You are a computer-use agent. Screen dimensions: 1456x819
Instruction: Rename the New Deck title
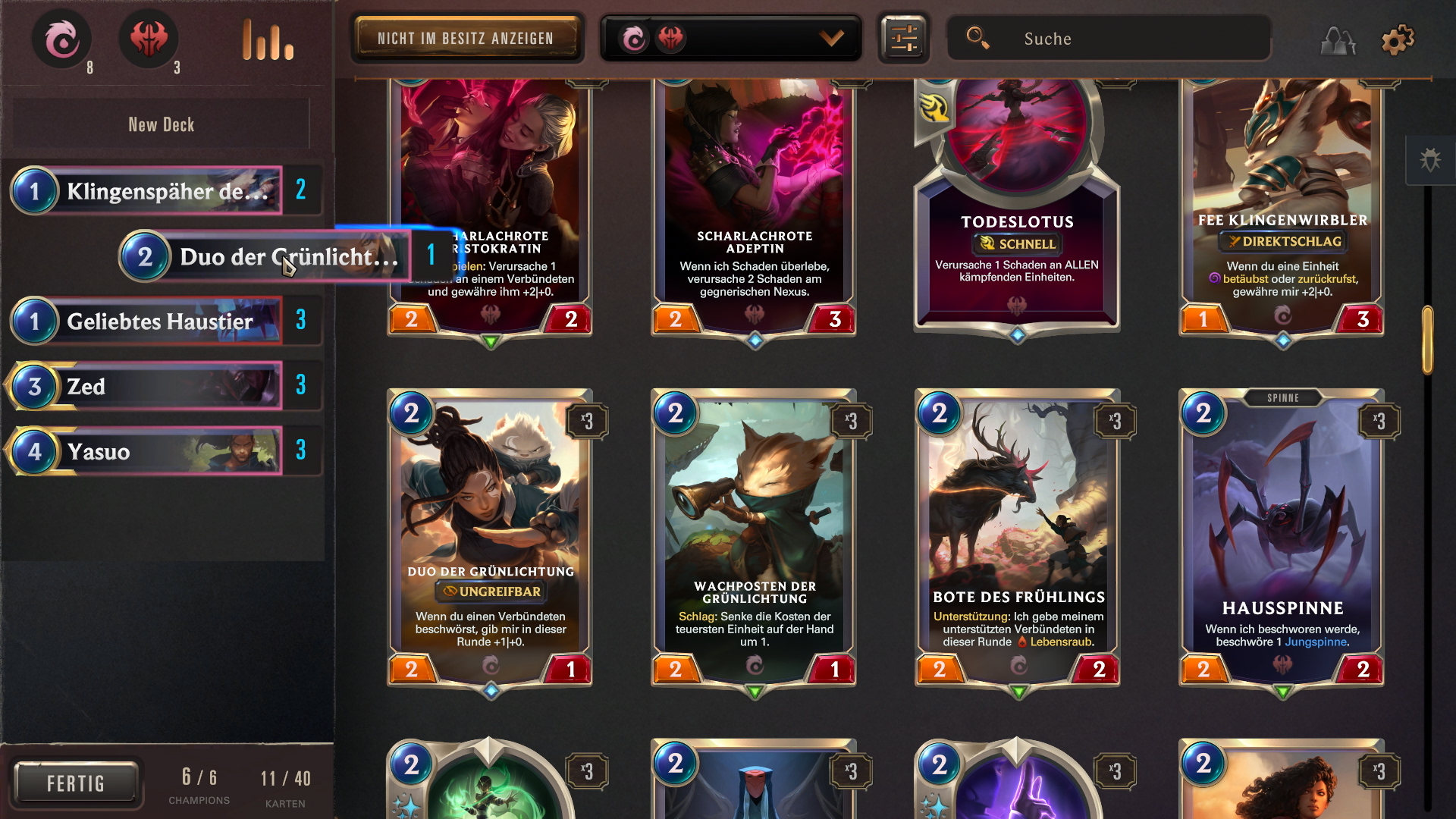162,124
